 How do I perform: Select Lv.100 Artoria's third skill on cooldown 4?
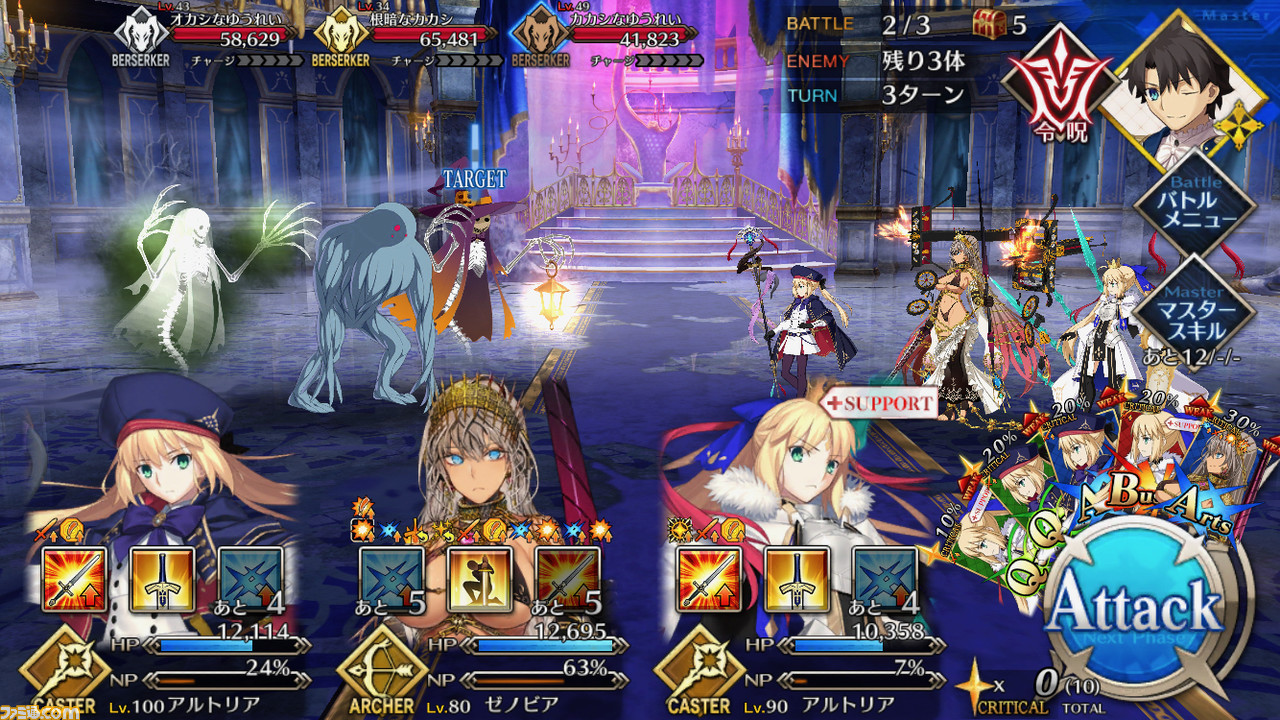250,580
